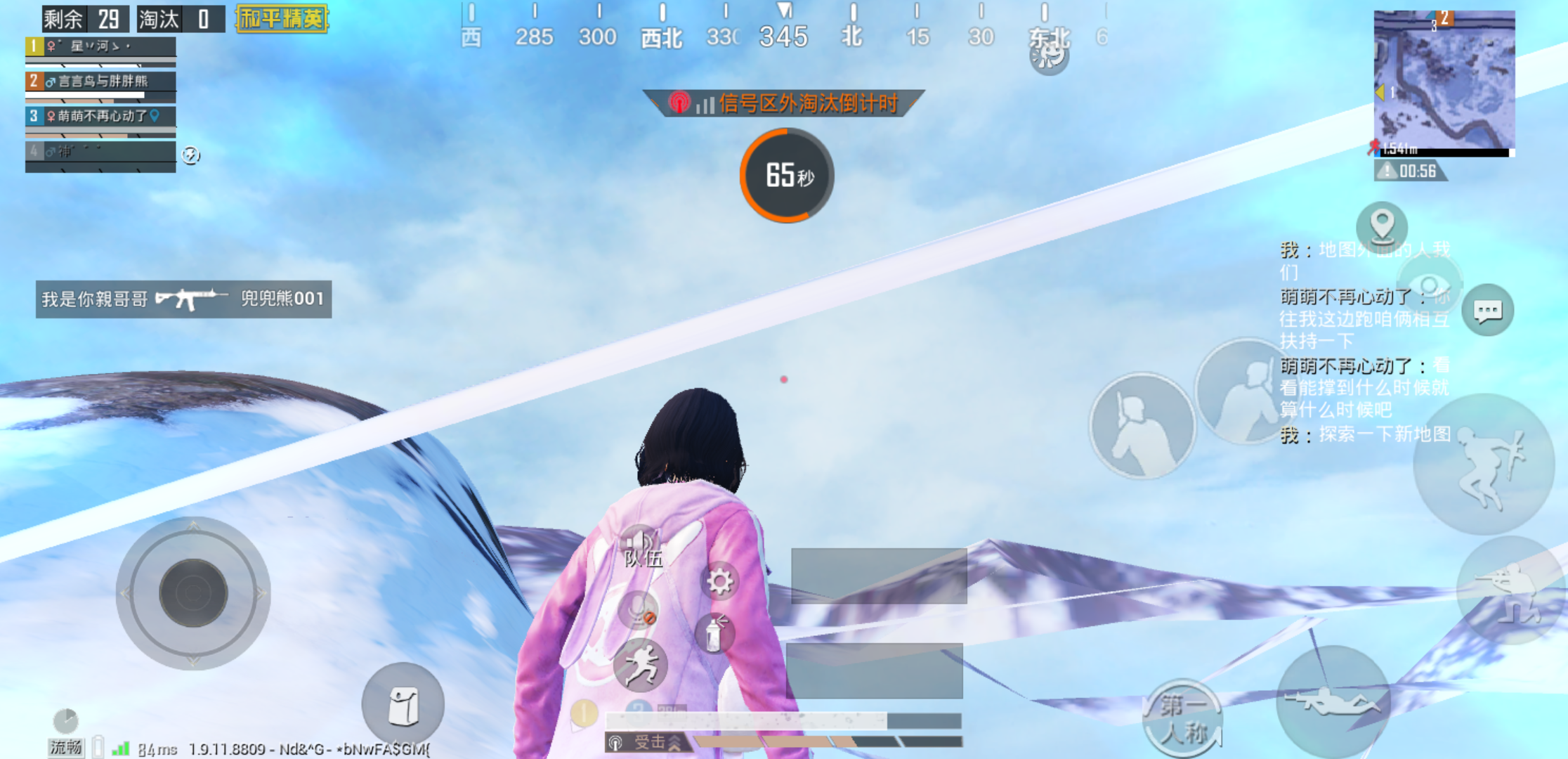1568x759 pixels.
Task: Select teammate 萌萌不再心动了 in the squad list
Action: click(x=100, y=117)
